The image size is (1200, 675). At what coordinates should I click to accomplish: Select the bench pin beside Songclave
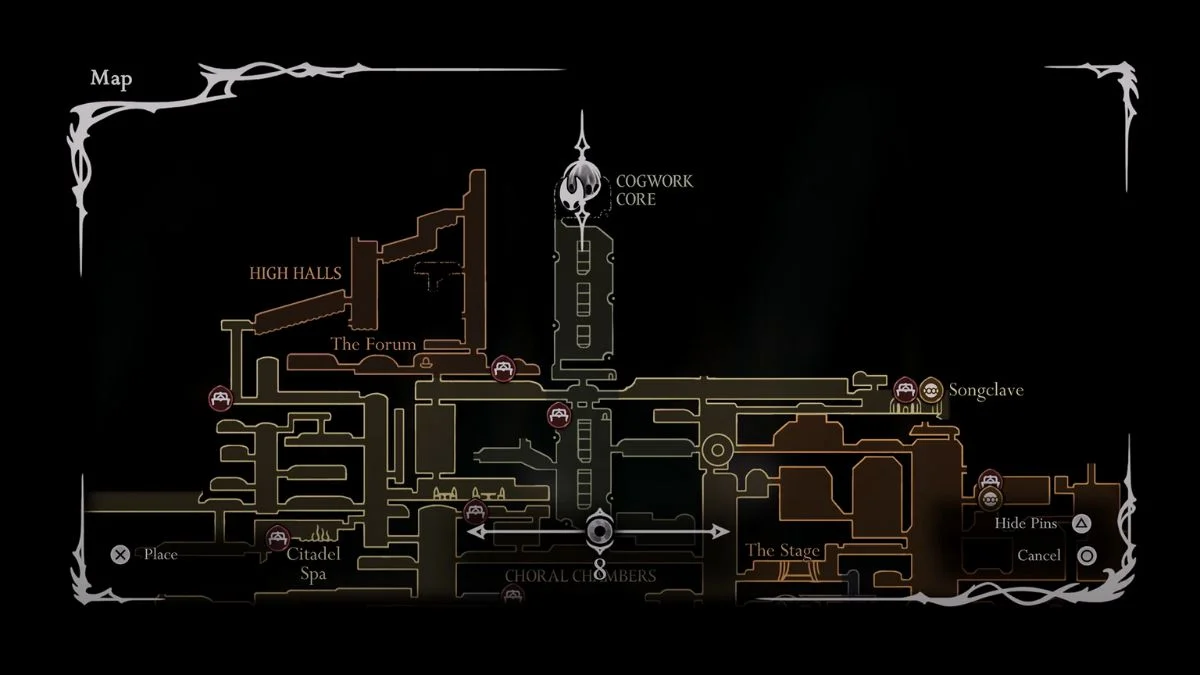pyautogui.click(x=905, y=389)
